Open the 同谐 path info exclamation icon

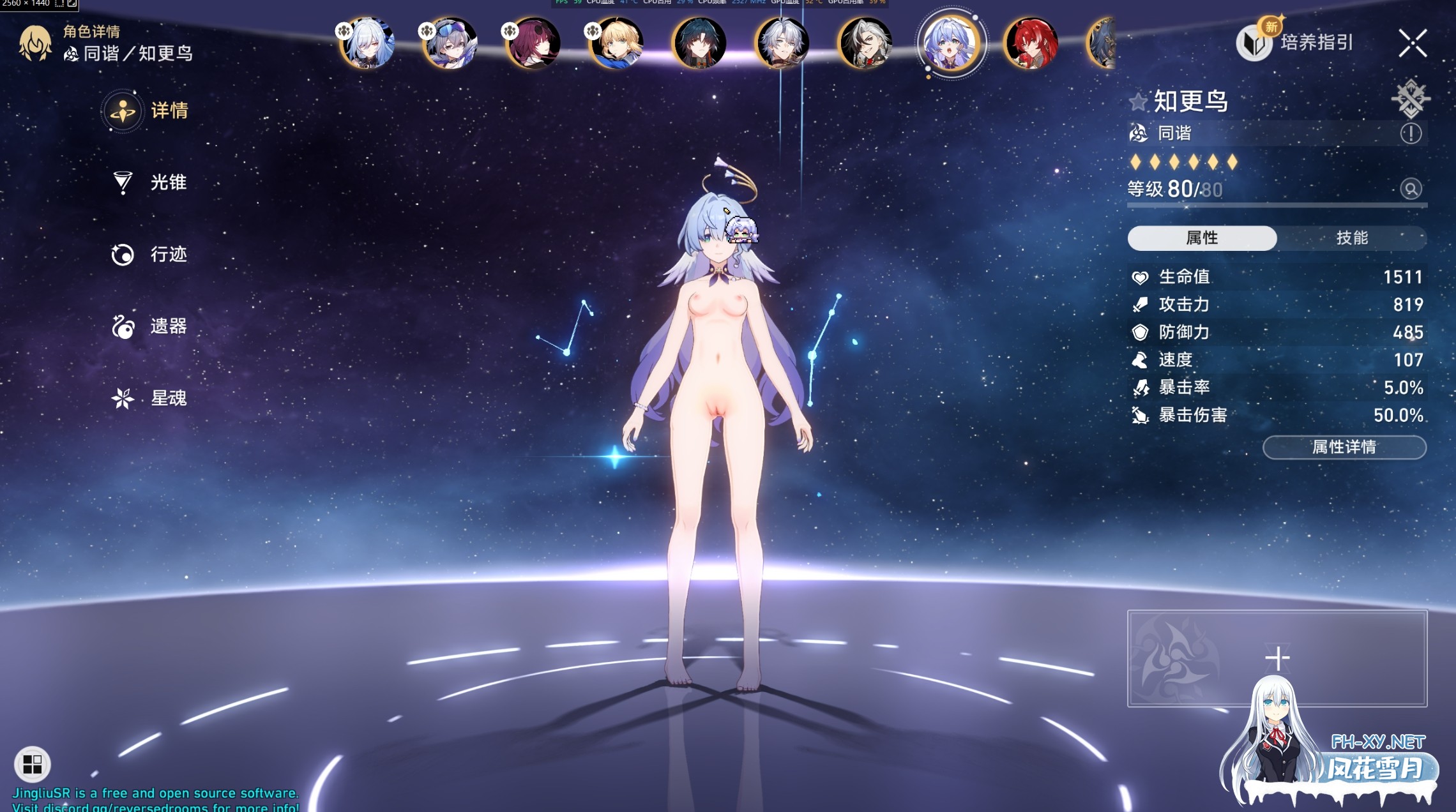tap(1411, 134)
